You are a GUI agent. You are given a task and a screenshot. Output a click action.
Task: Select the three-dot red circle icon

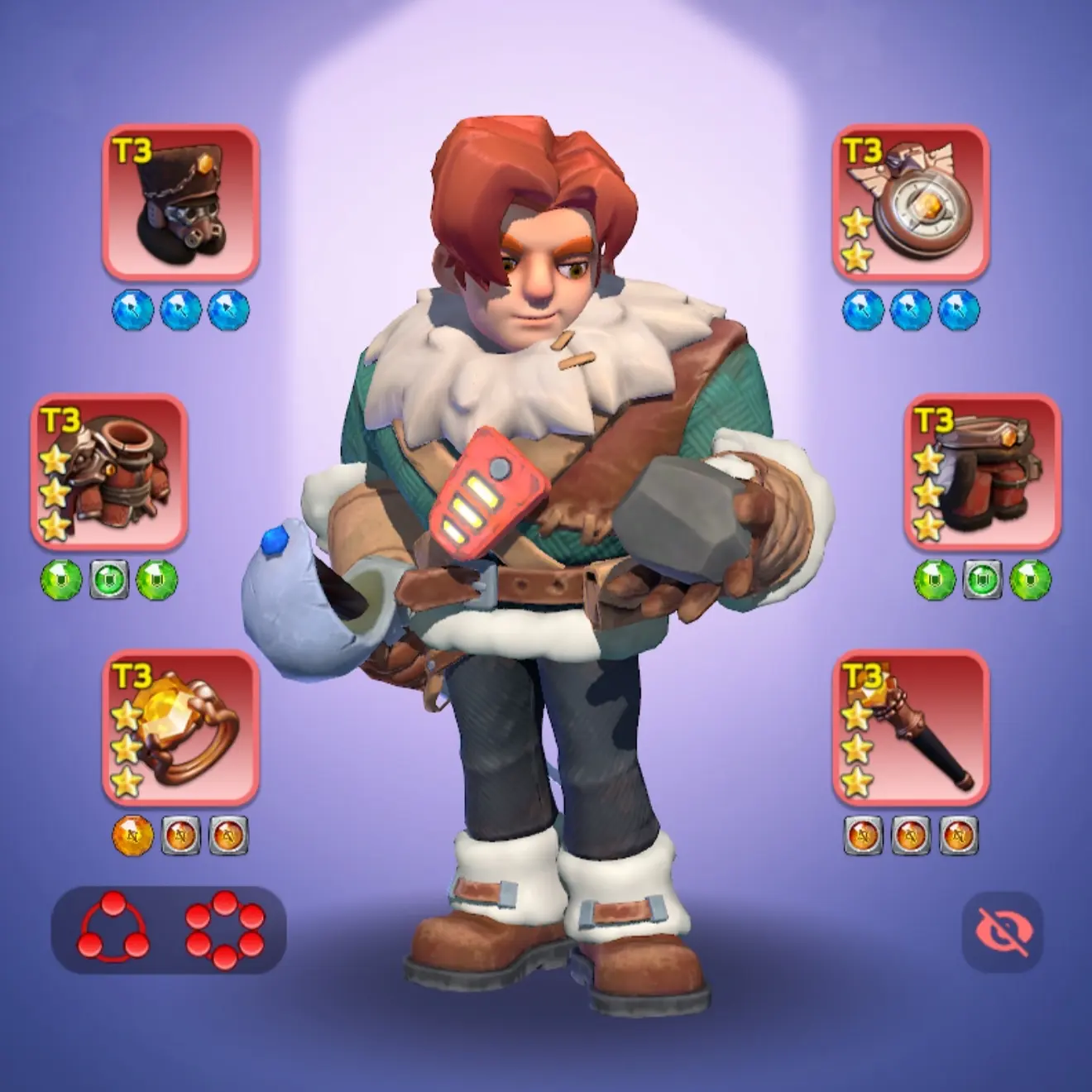pos(113,929)
